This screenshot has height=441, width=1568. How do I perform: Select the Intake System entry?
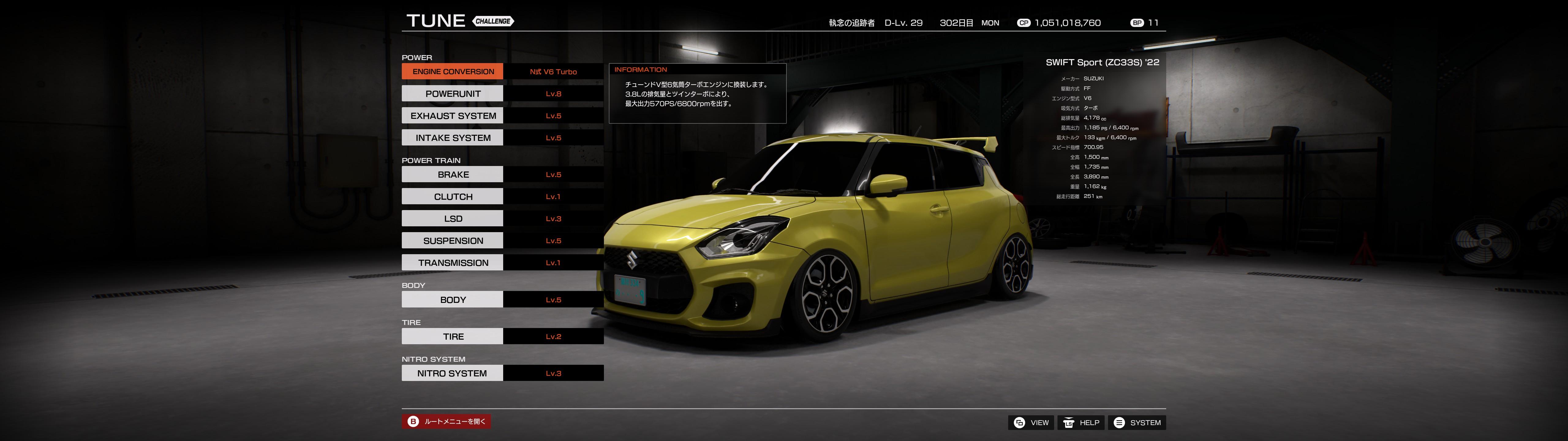coord(452,138)
